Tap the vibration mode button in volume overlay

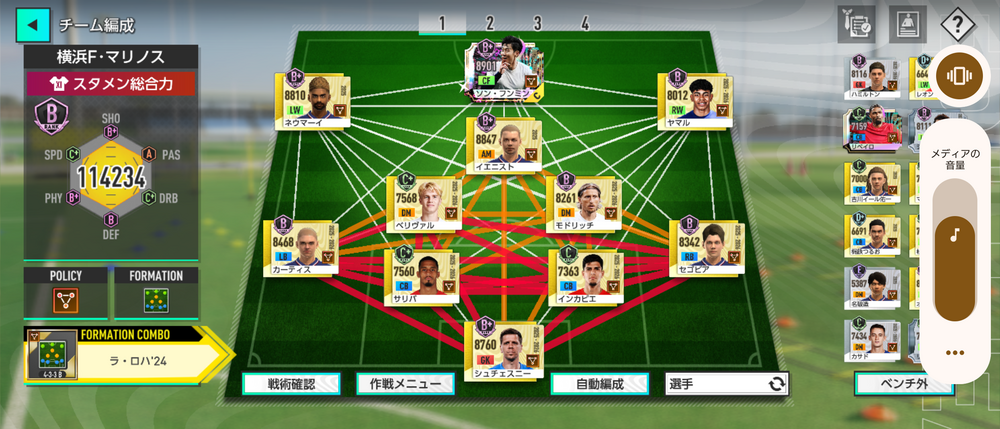(x=958, y=76)
